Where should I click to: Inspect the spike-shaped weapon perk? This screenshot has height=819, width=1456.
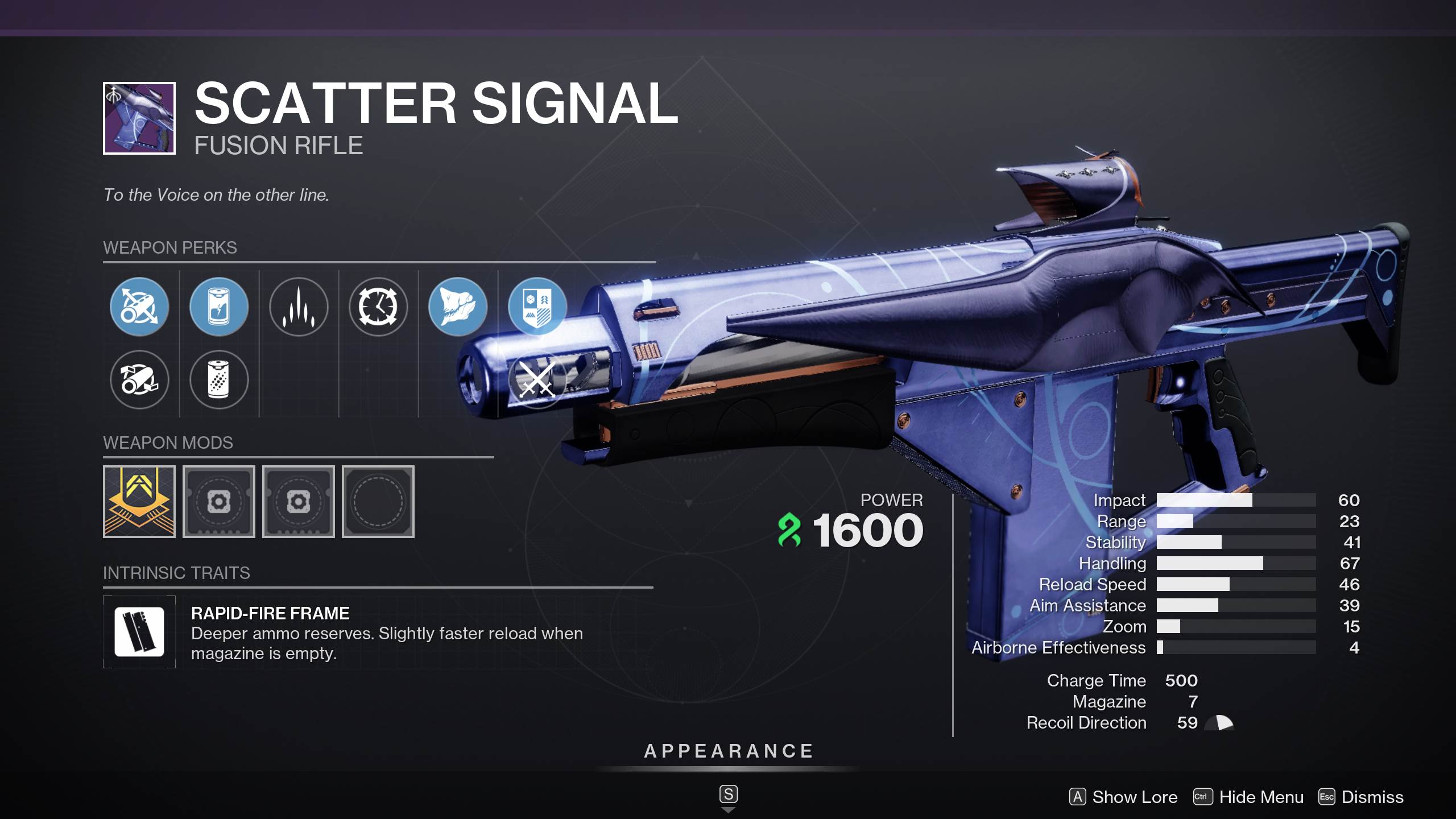point(299,307)
